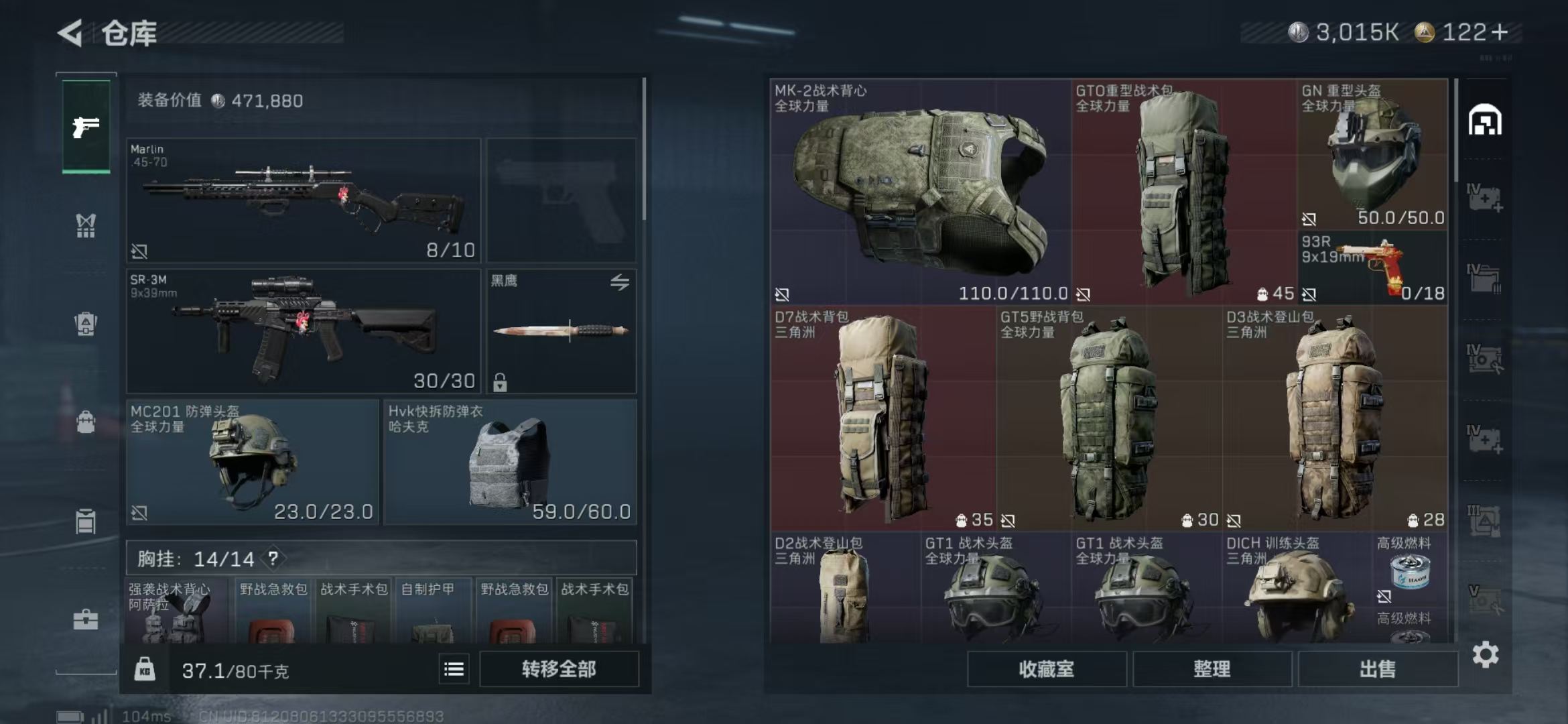
Task: Select the D7战术背包 backpack
Action: pos(883,418)
